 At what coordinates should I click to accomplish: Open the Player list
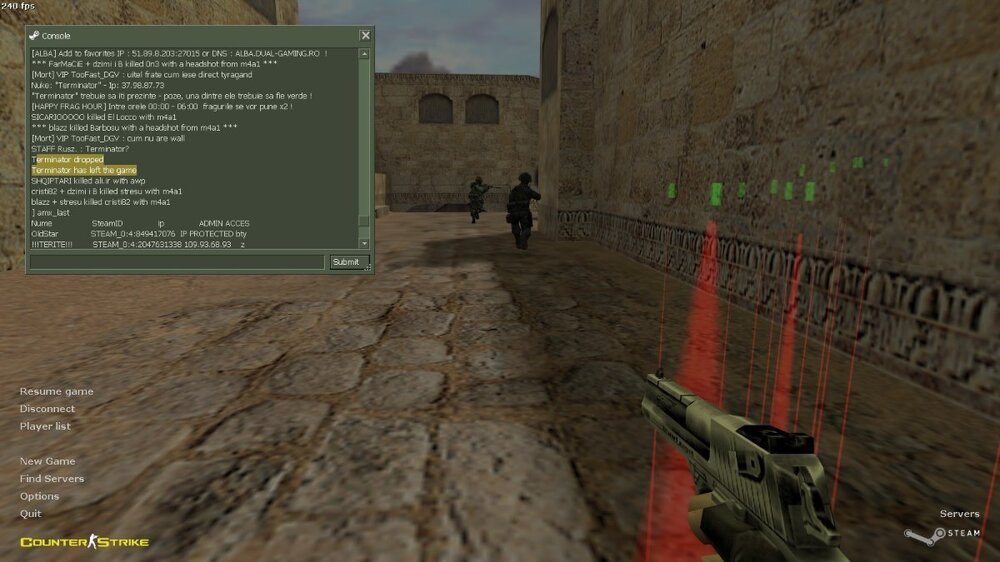point(45,426)
